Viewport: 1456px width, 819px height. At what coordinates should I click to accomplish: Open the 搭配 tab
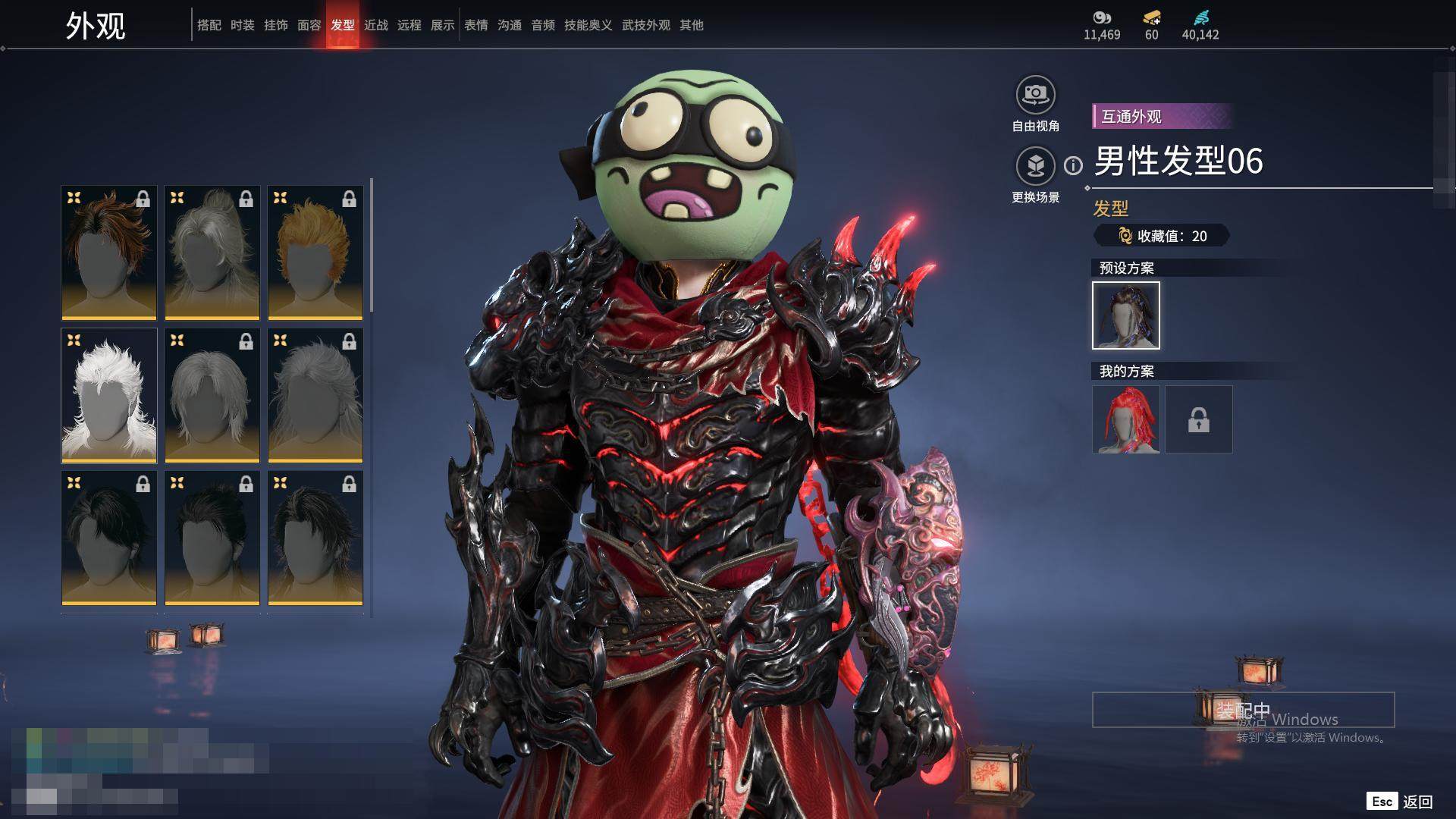[209, 25]
